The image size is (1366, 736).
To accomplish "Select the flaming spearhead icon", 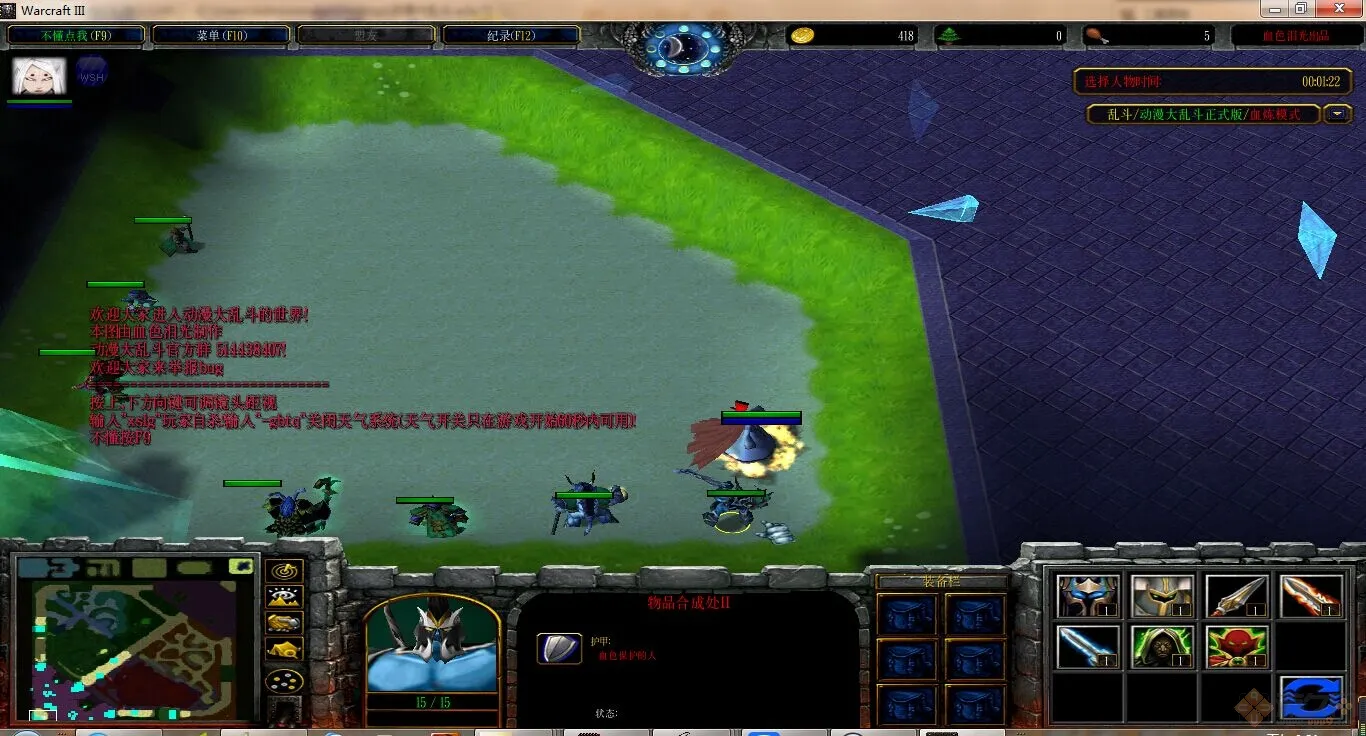I will pyautogui.click(x=1310, y=597).
